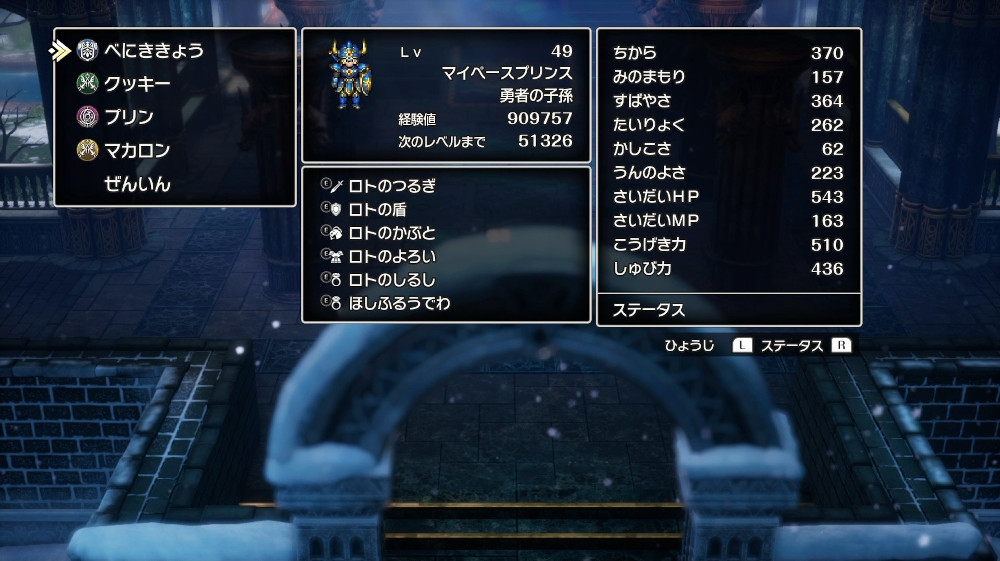Screen dimensions: 1000x561
Task: Pick マカロン from the party list
Action: click(x=137, y=151)
